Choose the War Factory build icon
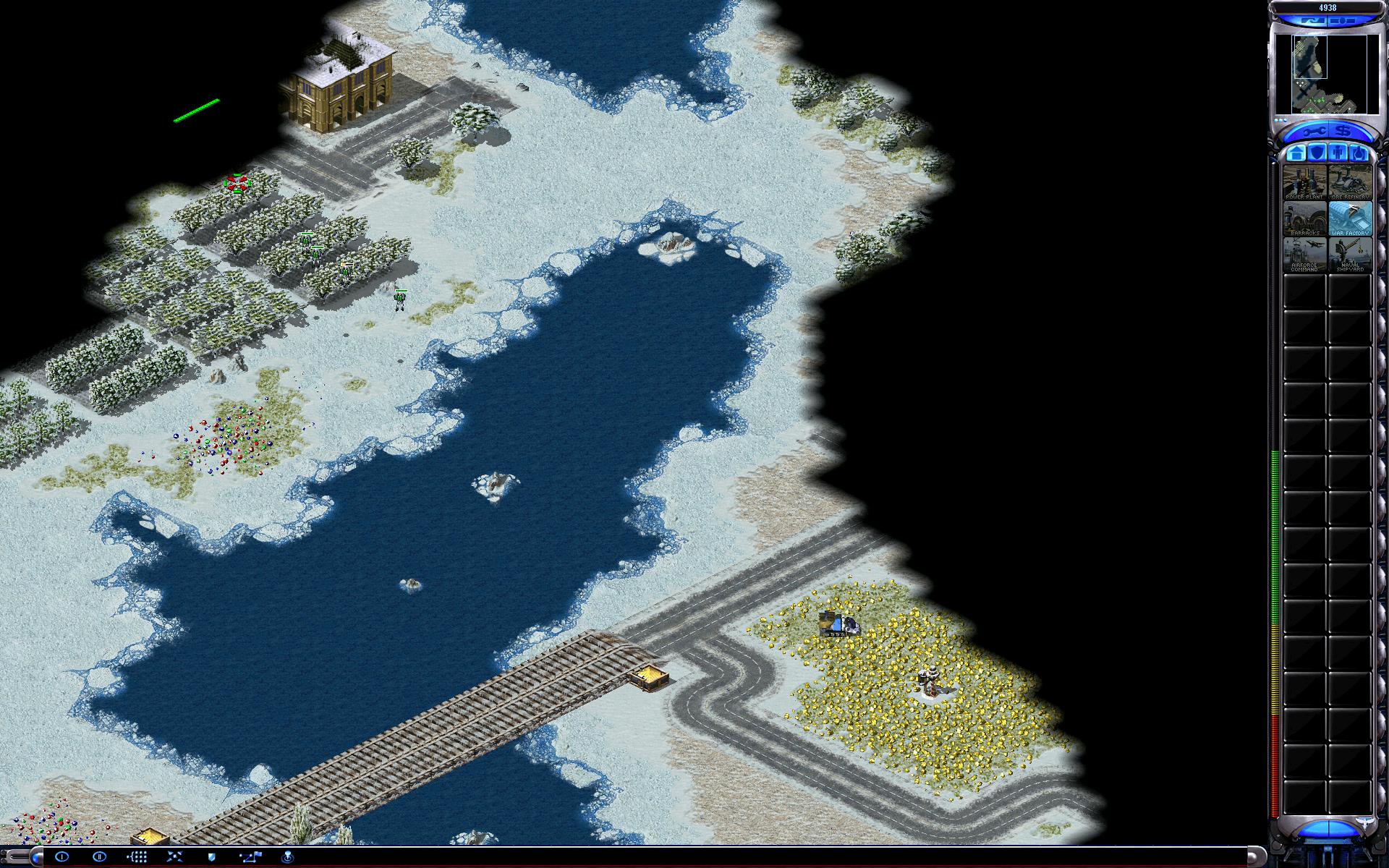 coord(1350,218)
